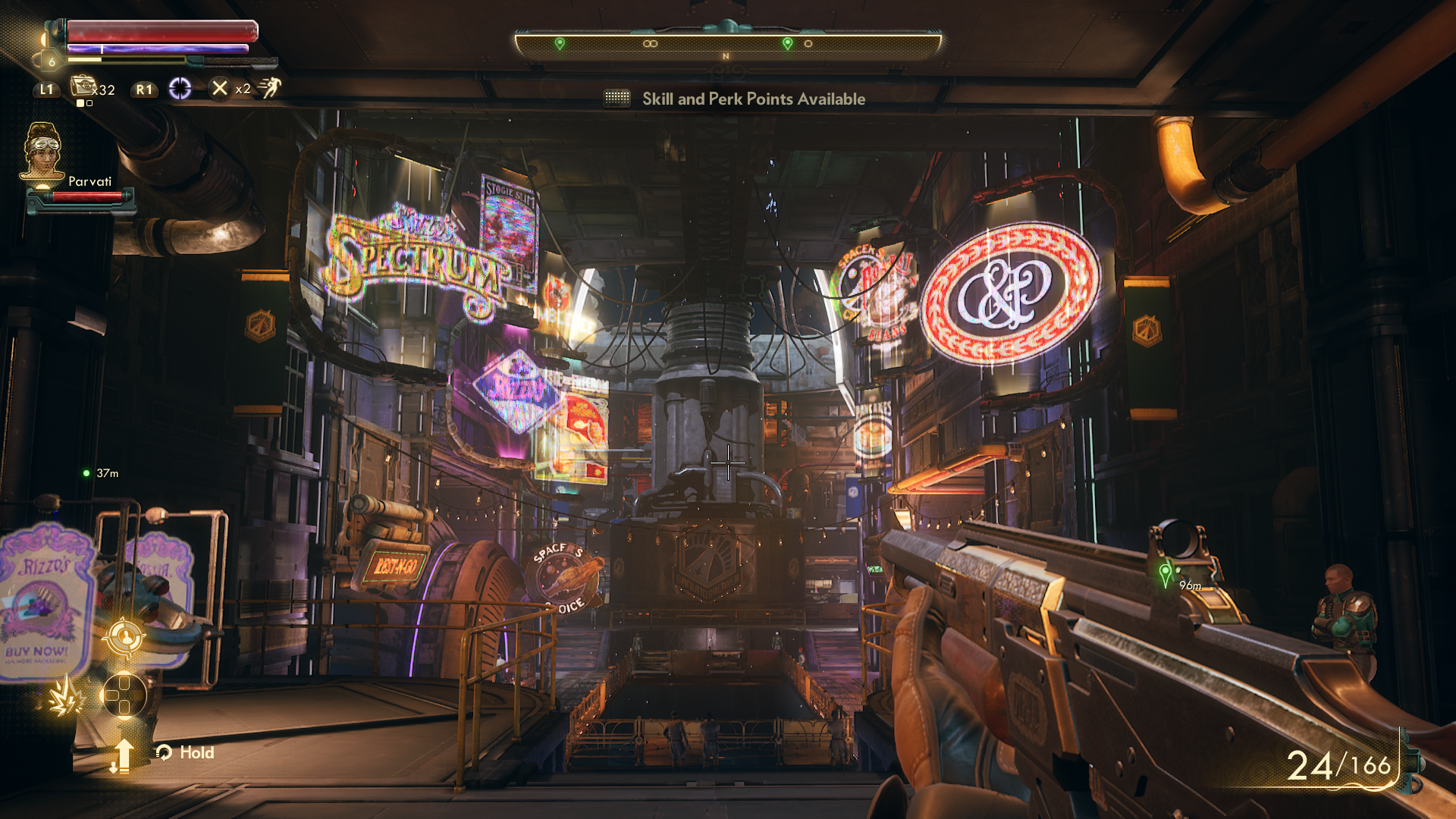1456x819 pixels.
Task: Select the companion move-forward arrow command
Action: click(x=122, y=755)
